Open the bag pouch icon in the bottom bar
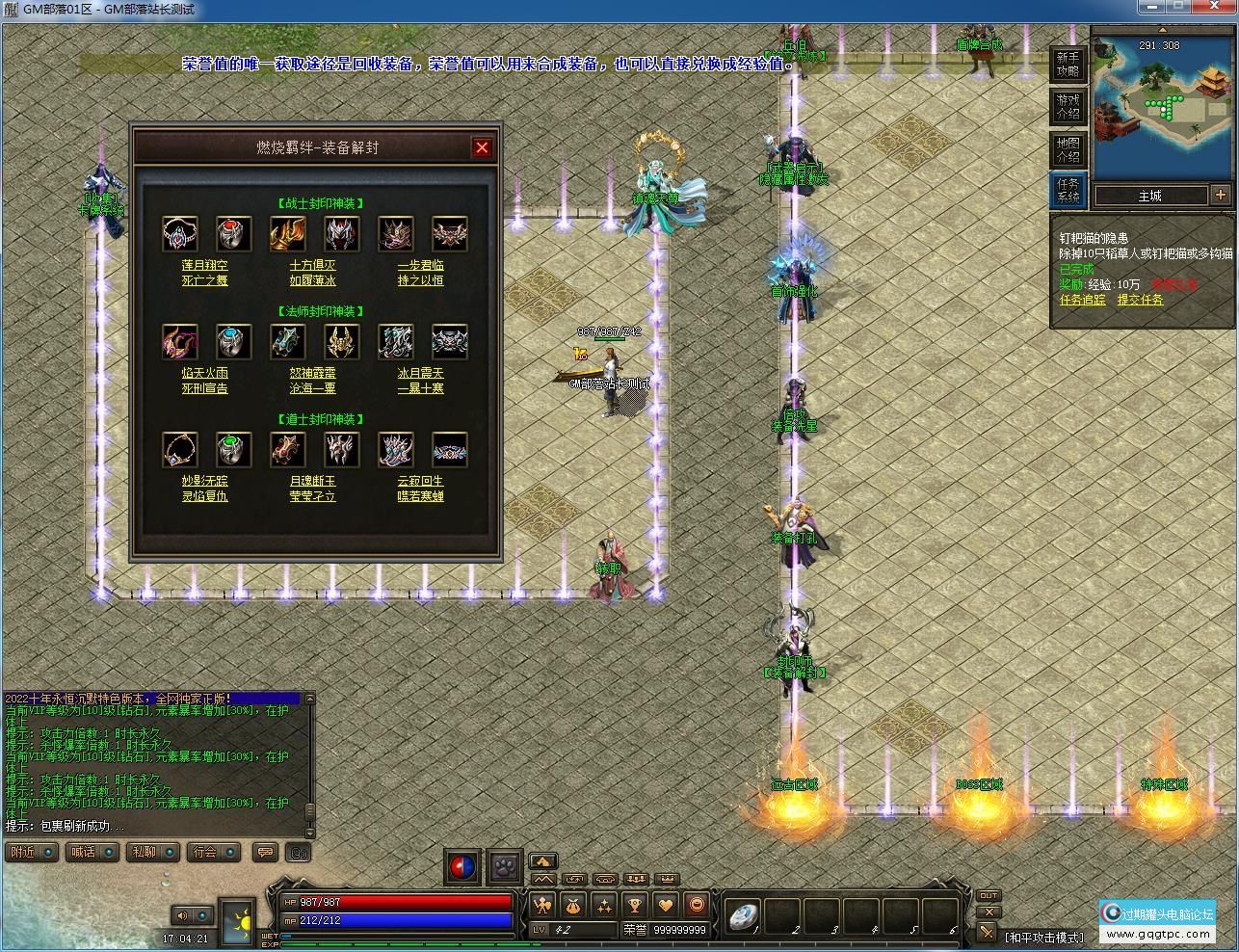Image resolution: width=1239 pixels, height=952 pixels. [x=572, y=906]
